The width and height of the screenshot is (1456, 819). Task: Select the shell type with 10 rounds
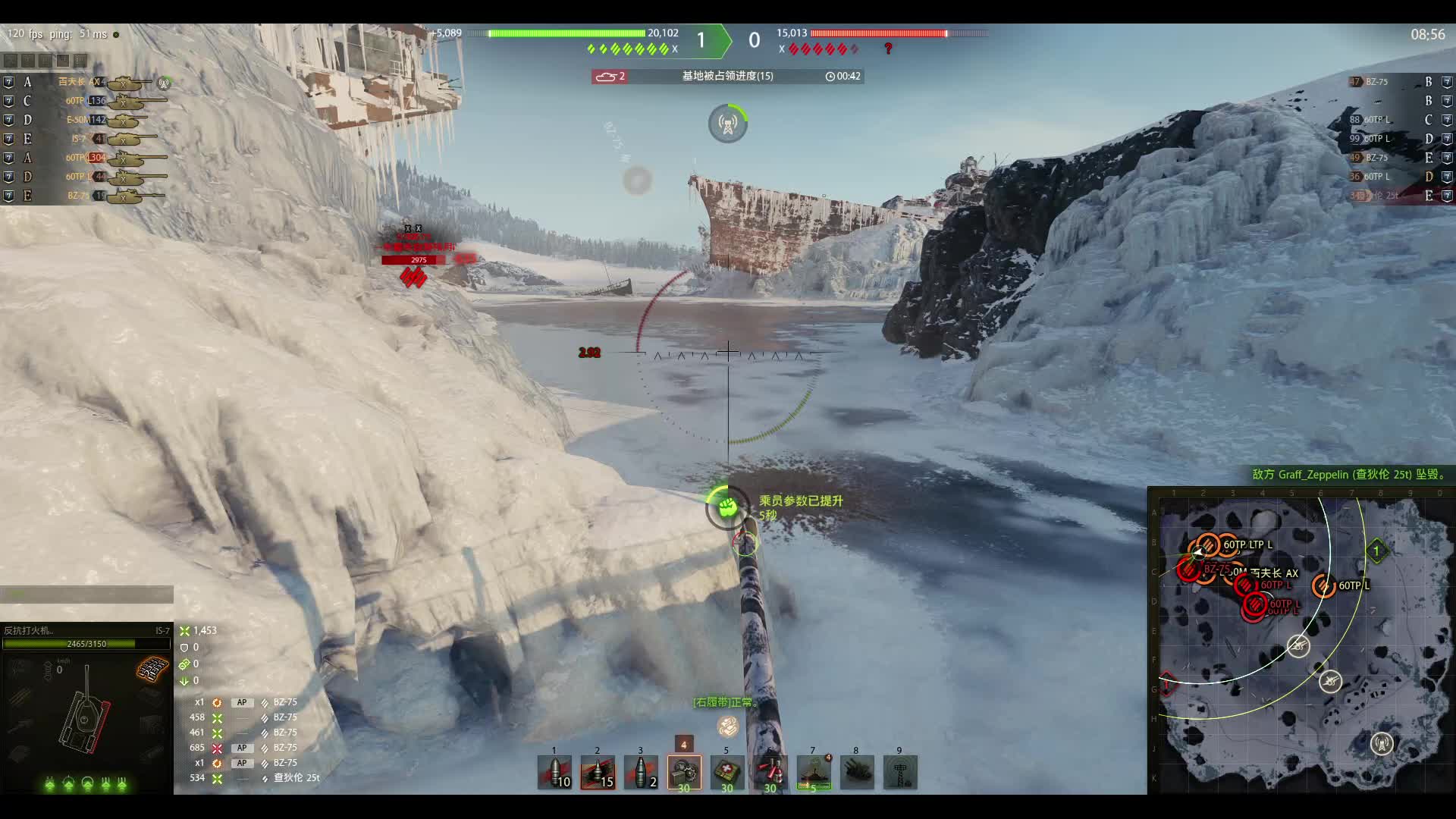554,773
